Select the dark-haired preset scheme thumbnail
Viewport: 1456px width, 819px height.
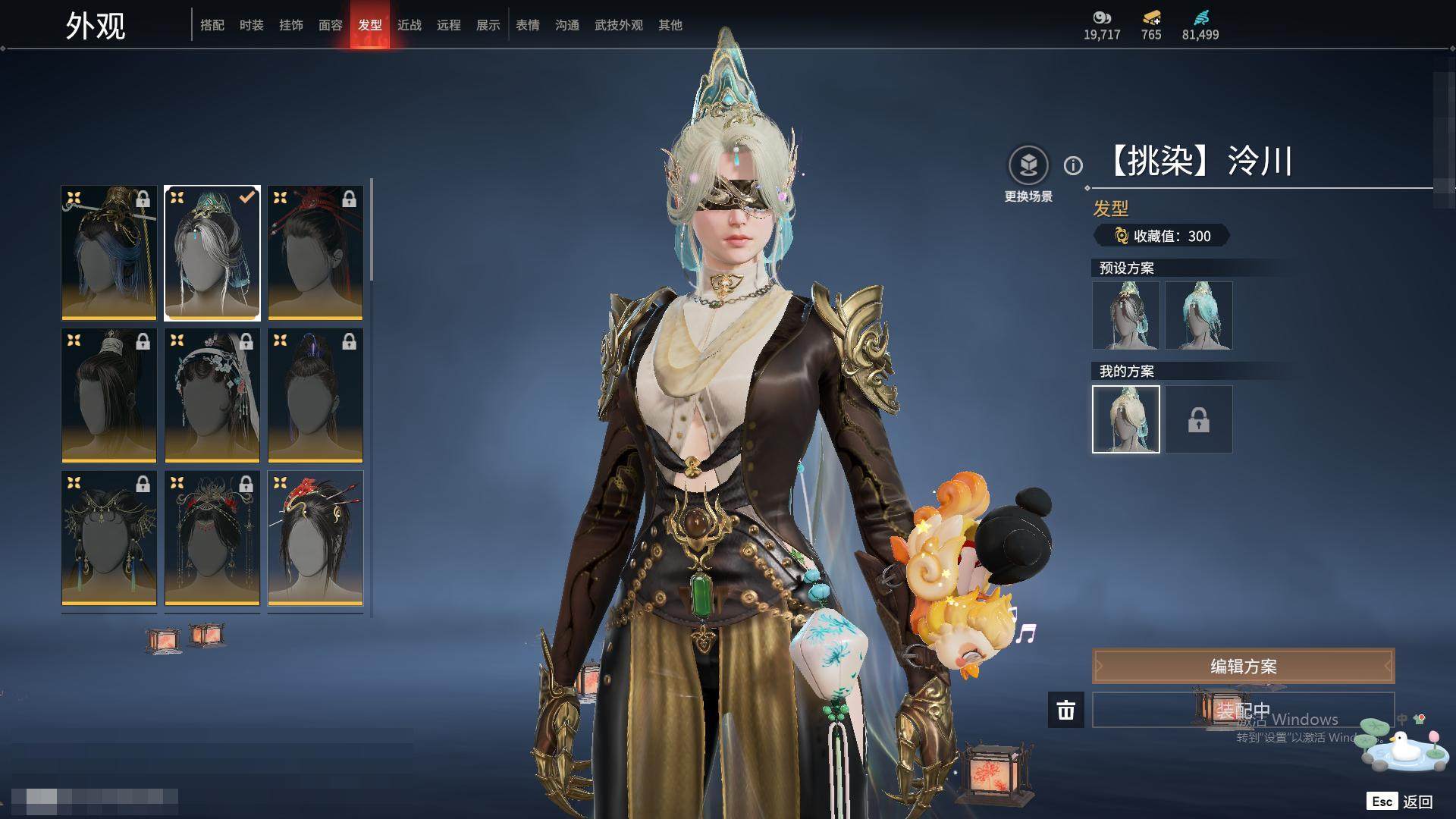coord(1126,315)
